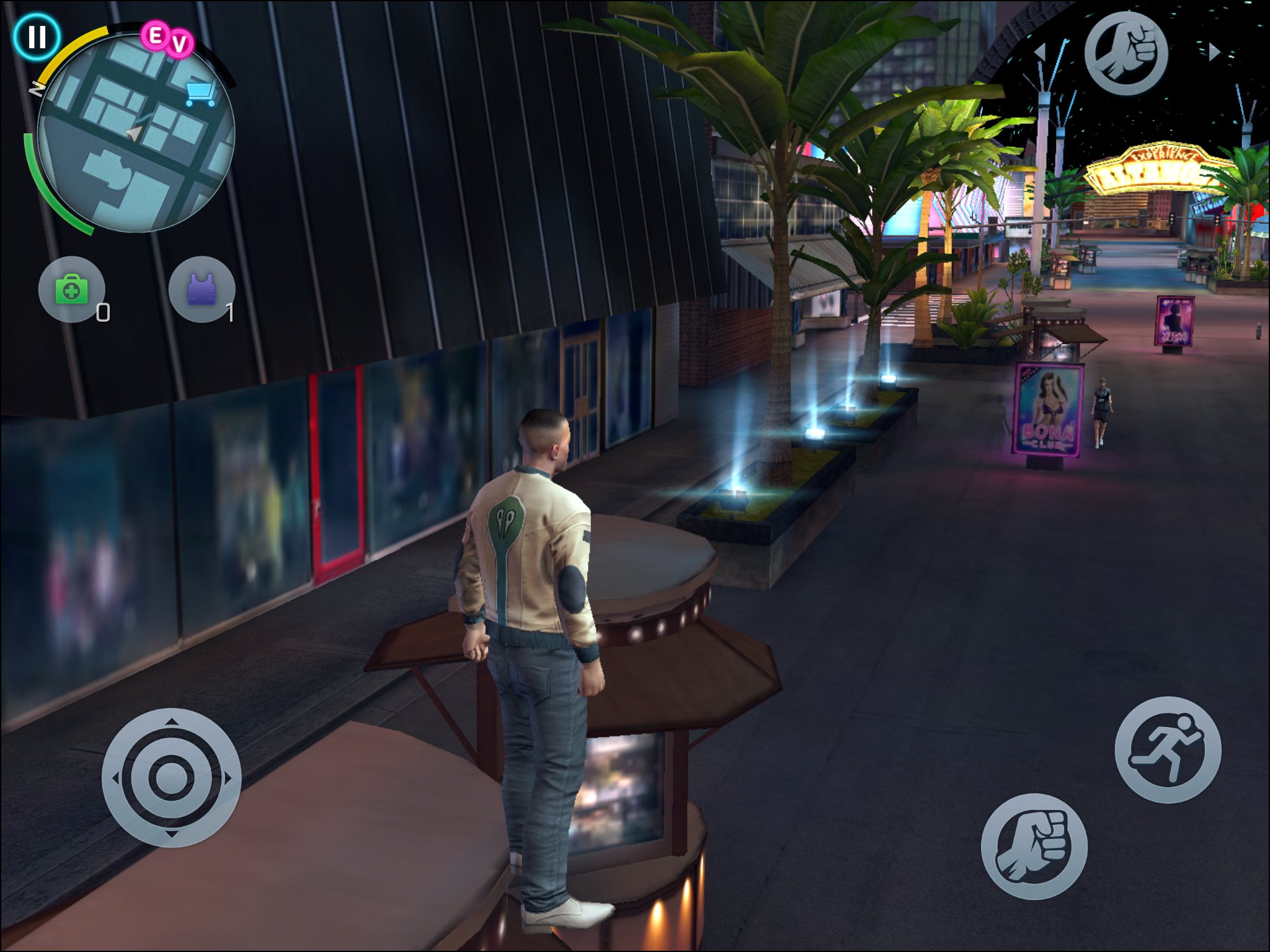
Task: Use the green medkit item
Action: coord(72,289)
